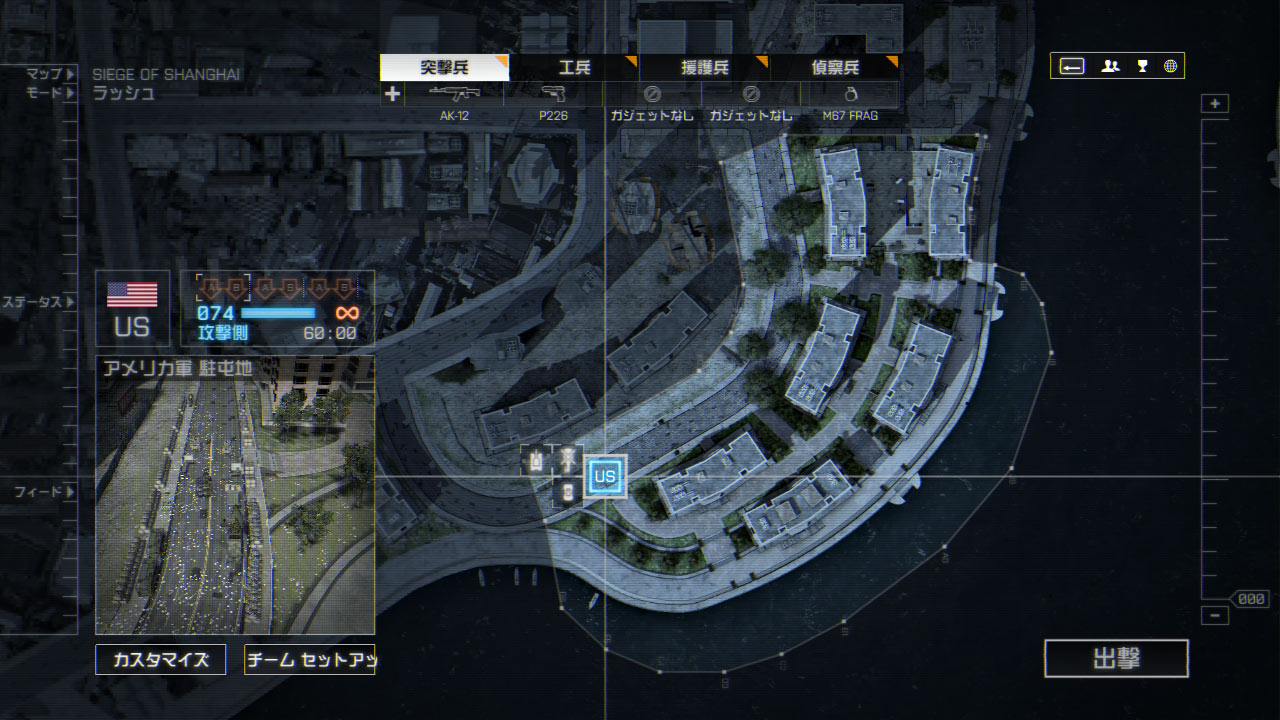
Task: Open the squad members icon
Action: point(1110,66)
